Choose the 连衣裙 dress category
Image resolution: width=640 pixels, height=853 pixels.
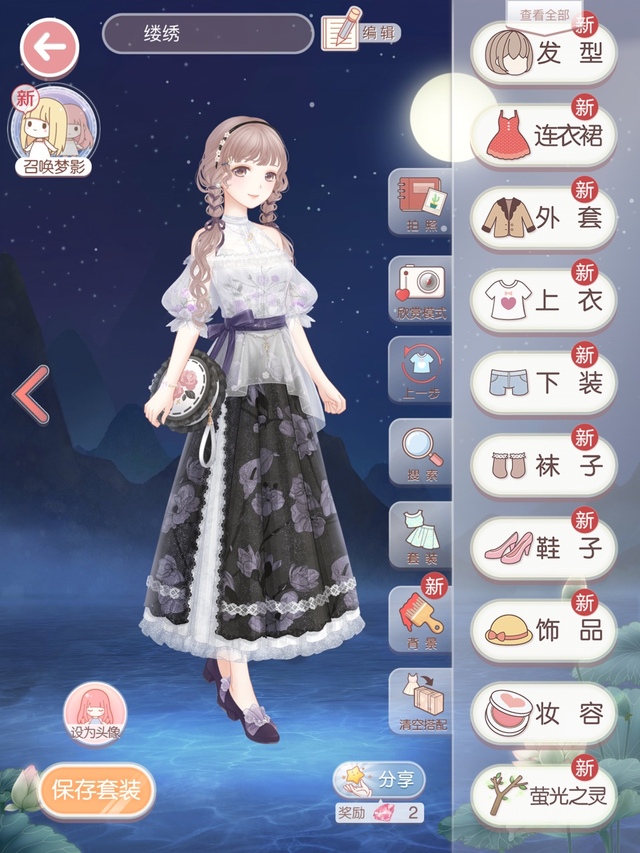pyautogui.click(x=544, y=135)
